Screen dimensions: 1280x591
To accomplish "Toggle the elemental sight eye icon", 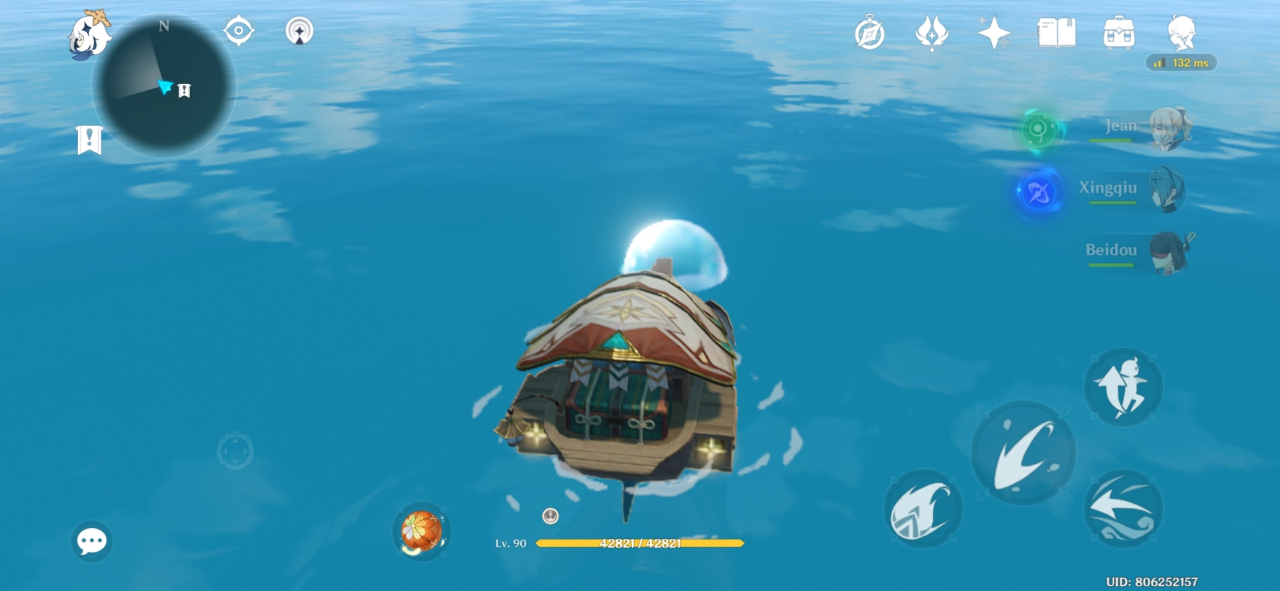I will pos(238,31).
